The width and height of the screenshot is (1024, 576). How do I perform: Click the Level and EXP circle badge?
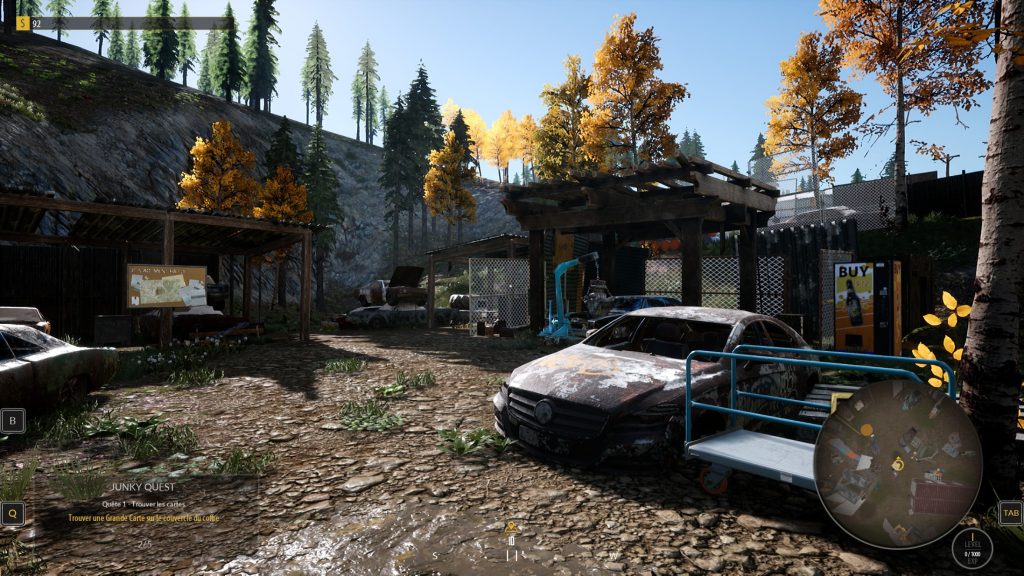tap(971, 548)
